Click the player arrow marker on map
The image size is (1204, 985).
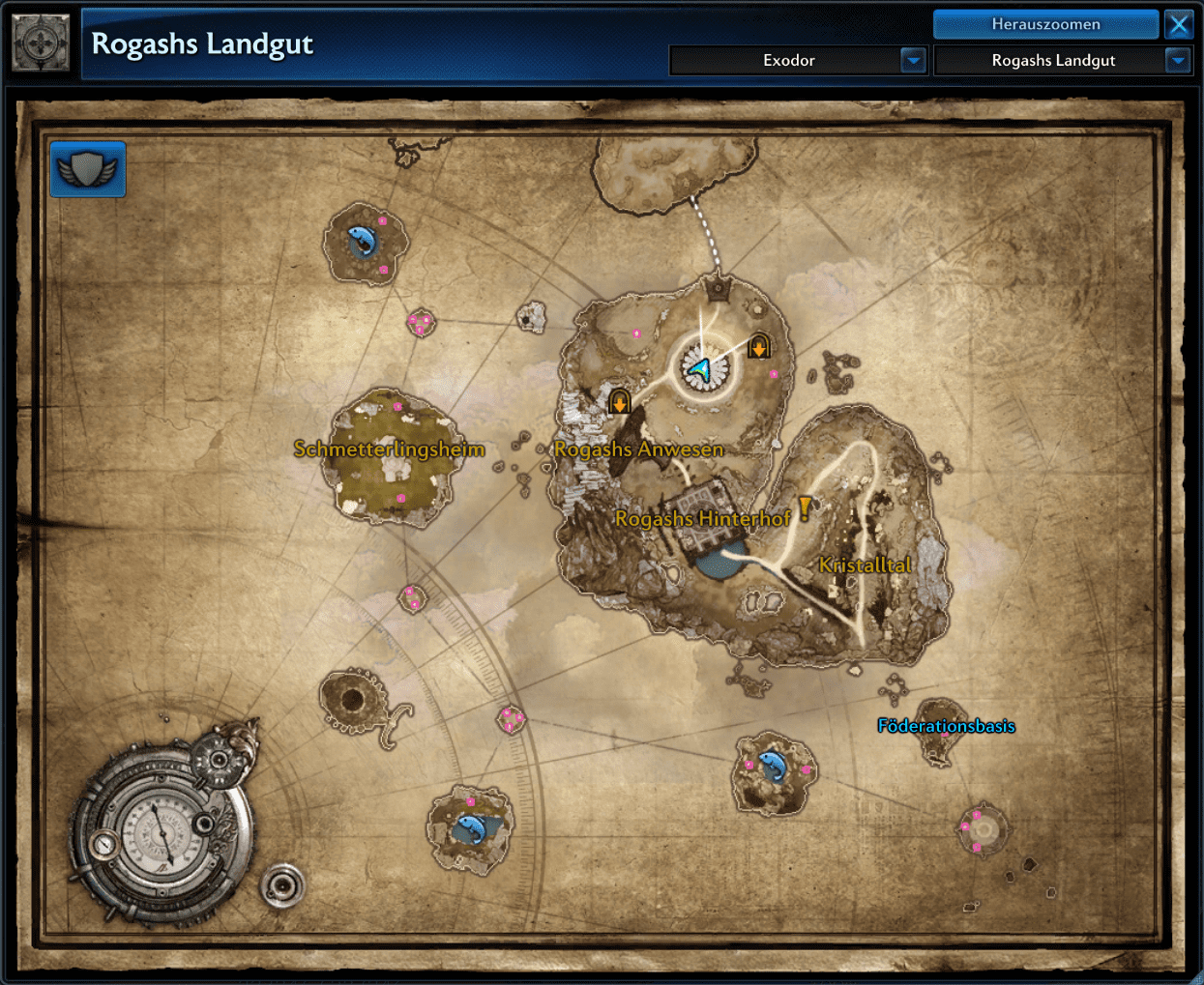coord(700,368)
